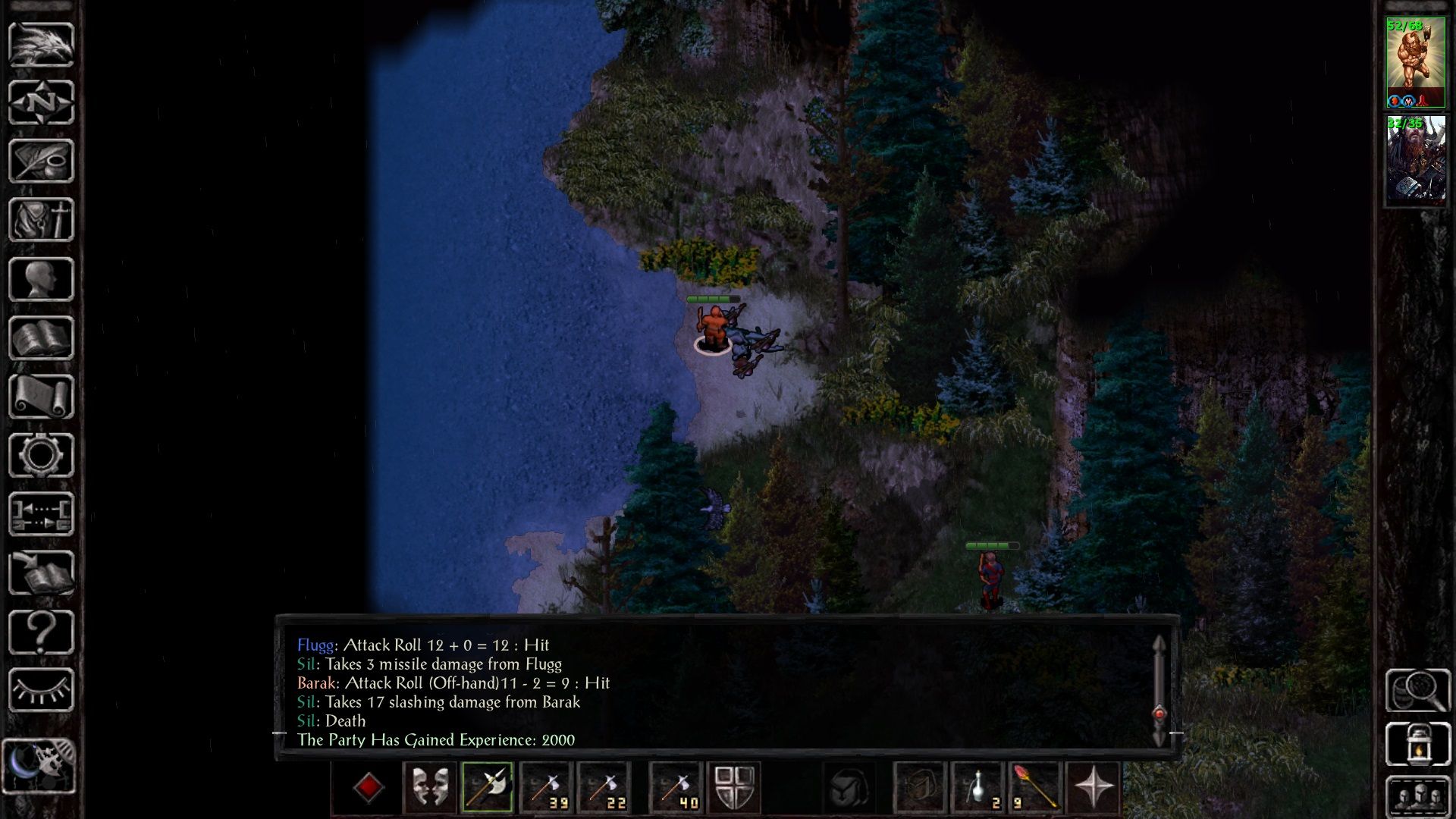1456x819 pixels.
Task: Open special abilities with the star button
Action: tap(1094, 787)
